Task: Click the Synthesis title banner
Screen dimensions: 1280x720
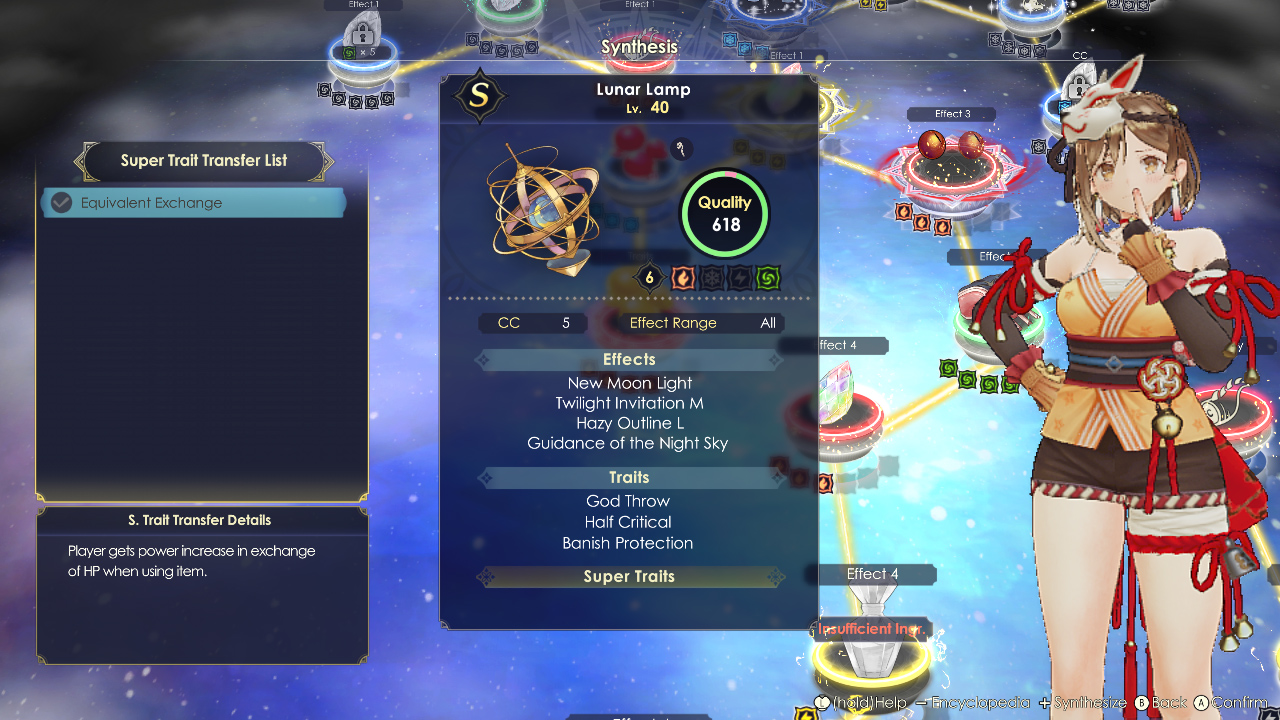Action: 639,46
